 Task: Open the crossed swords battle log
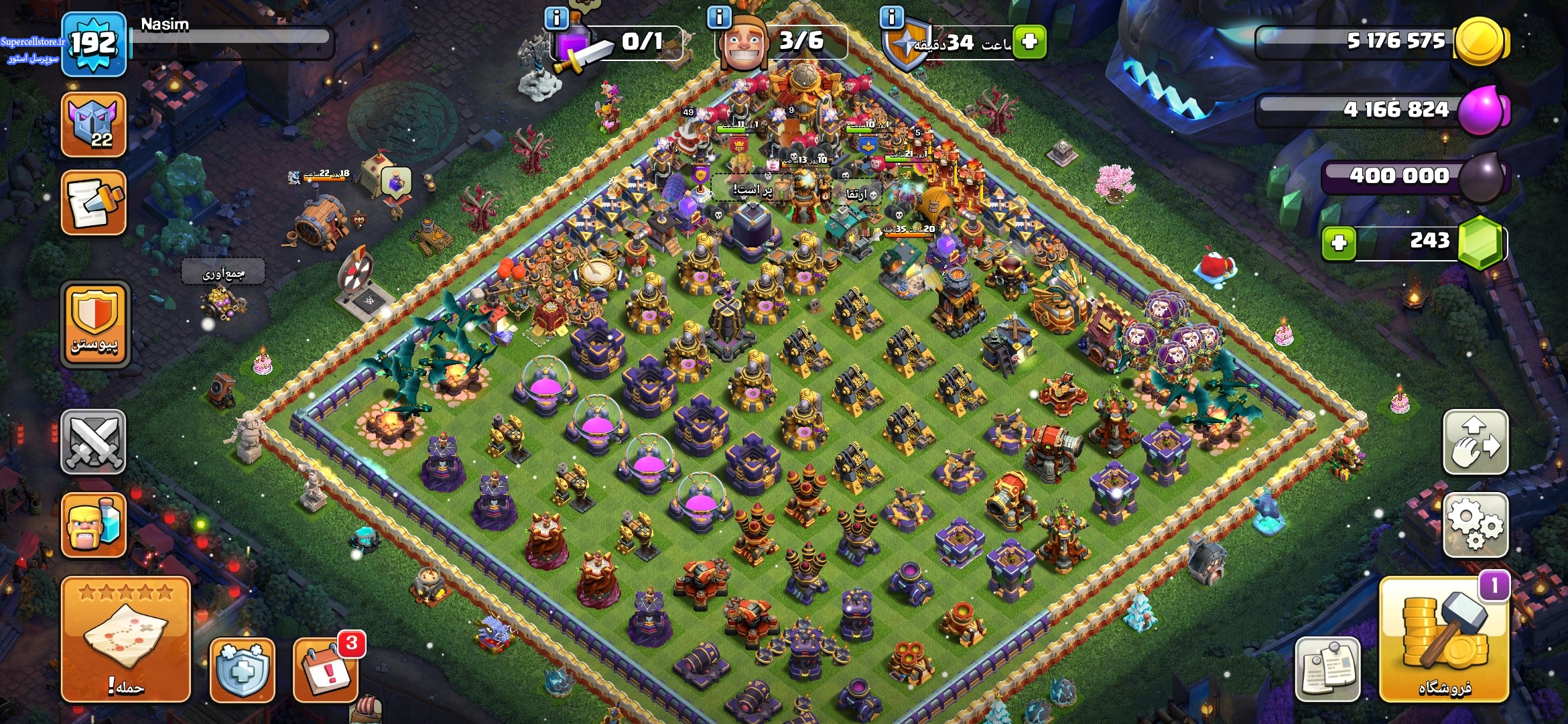[x=94, y=442]
